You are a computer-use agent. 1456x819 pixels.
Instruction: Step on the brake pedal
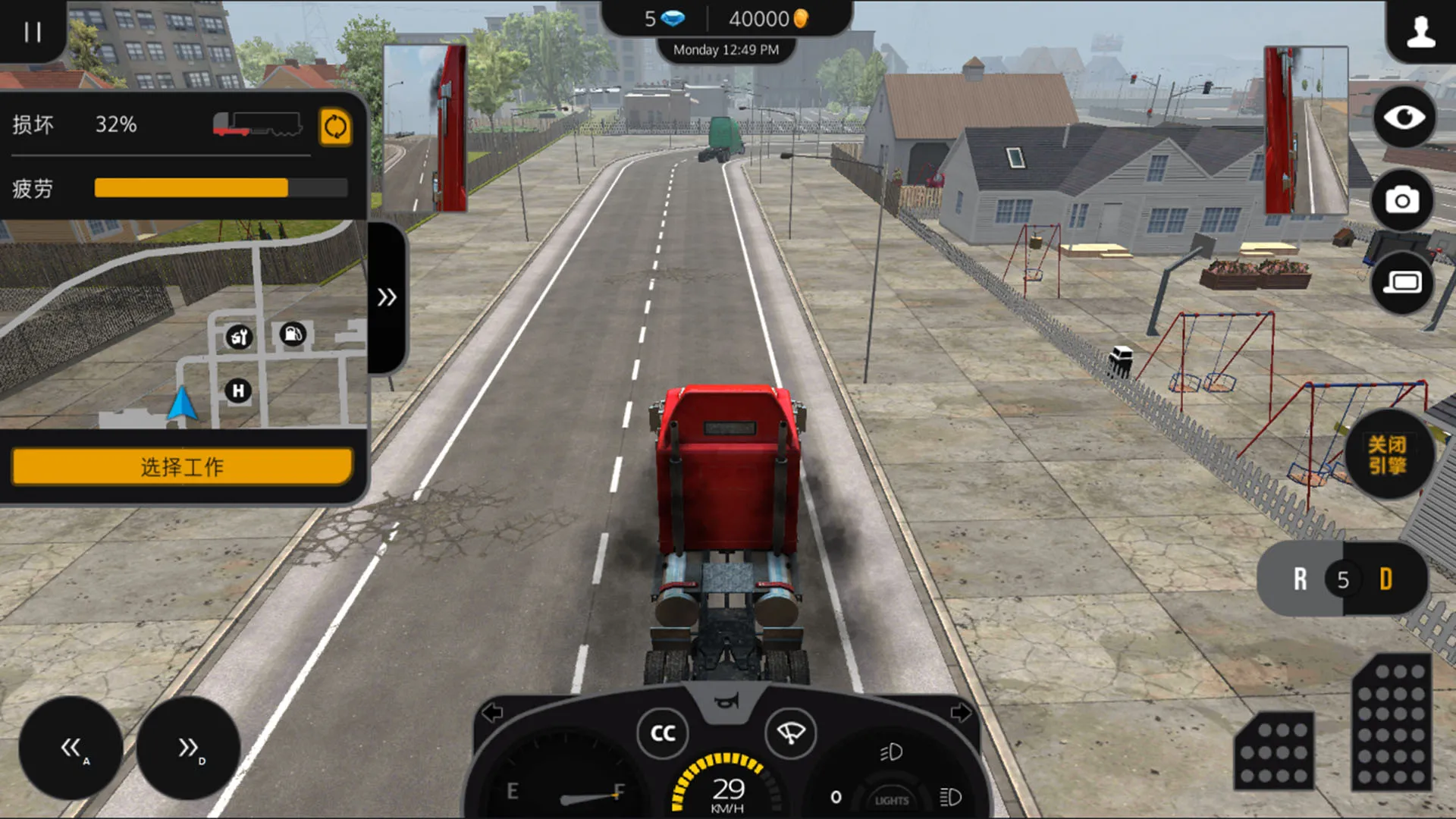click(1274, 751)
